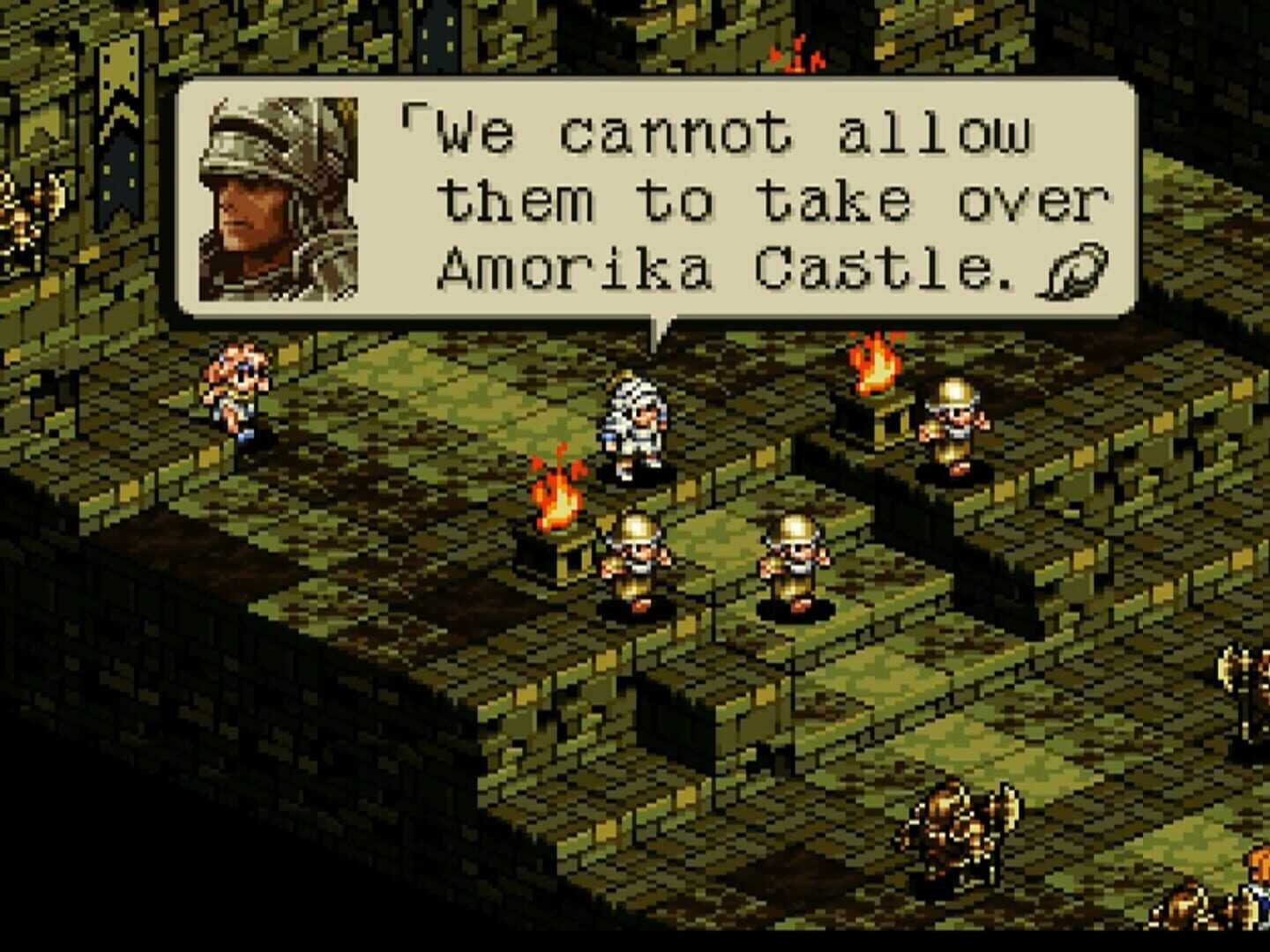Viewport: 1270px width, 952px height.
Task: Select the left gold-helmed knight in the courtyard
Action: pos(638,560)
